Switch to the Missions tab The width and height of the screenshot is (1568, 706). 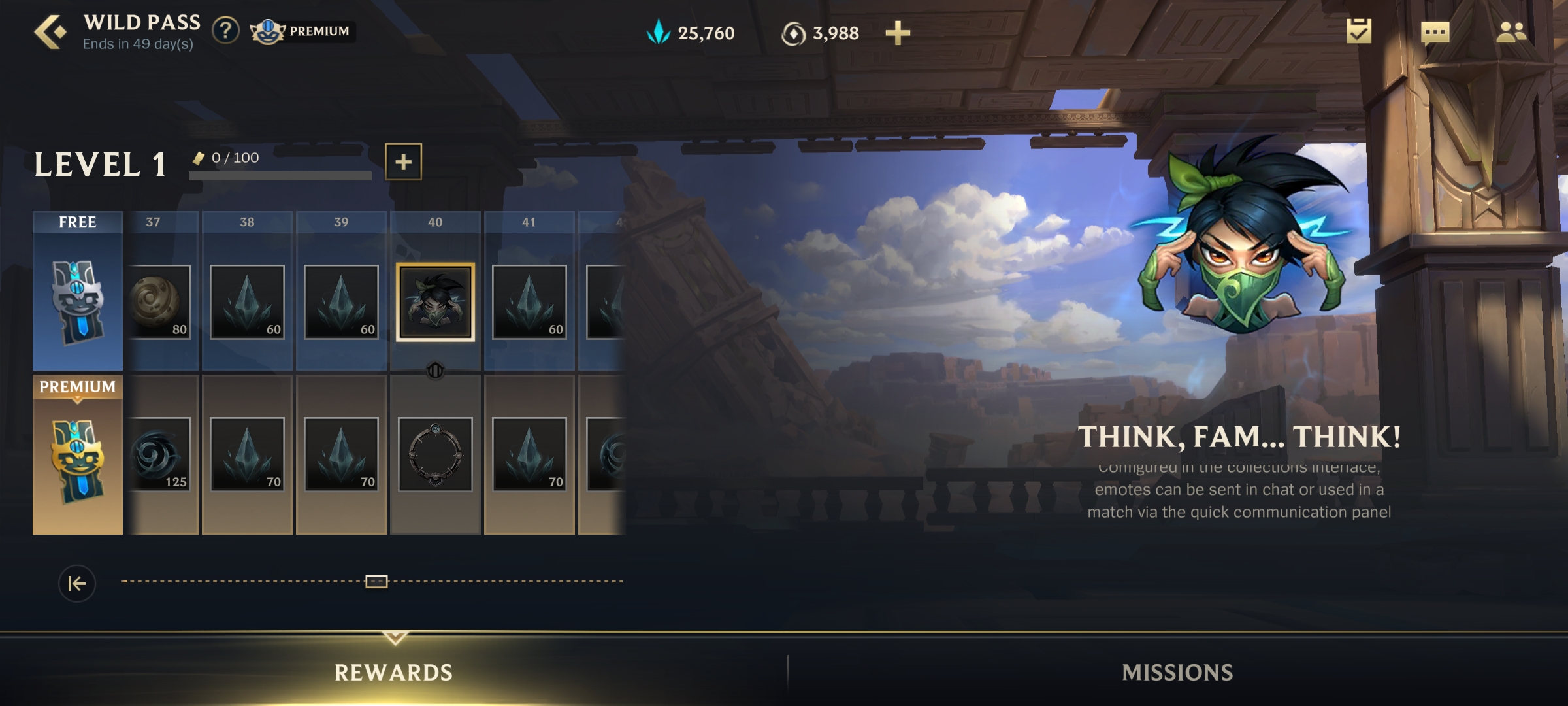(1177, 672)
